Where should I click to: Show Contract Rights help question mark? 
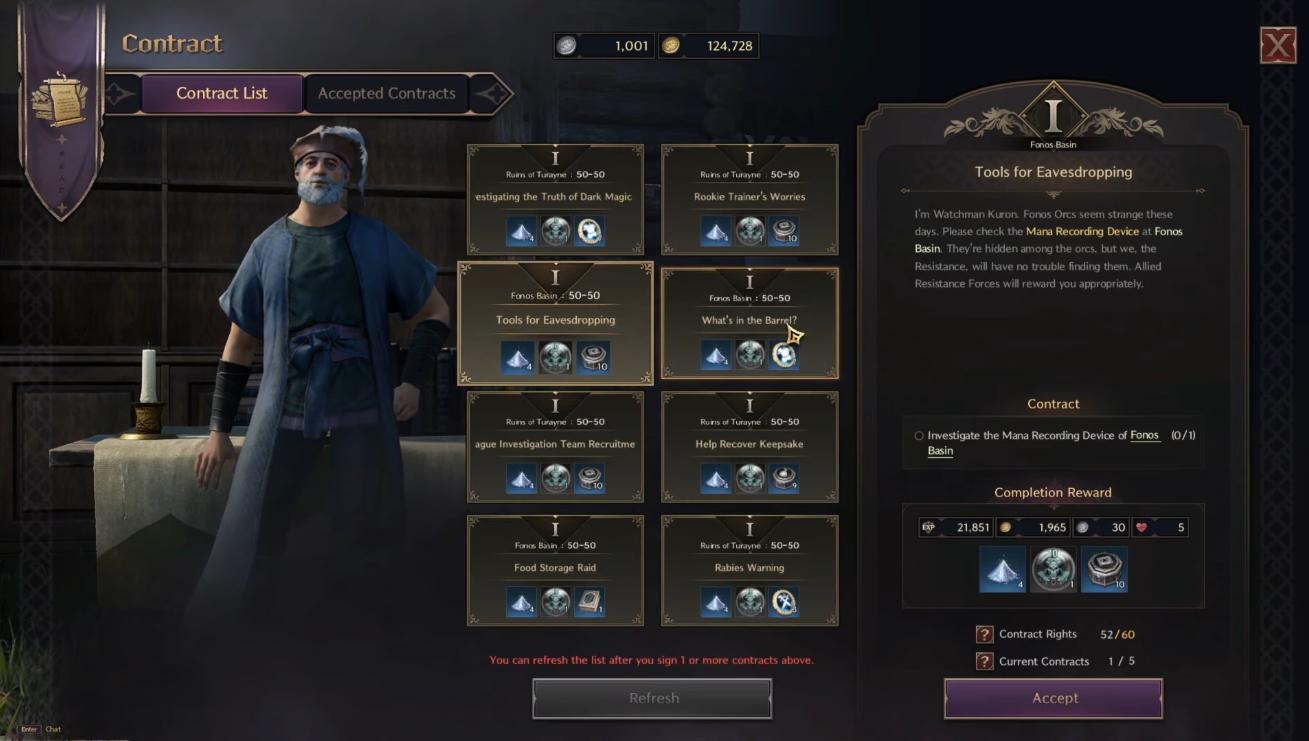[984, 635]
